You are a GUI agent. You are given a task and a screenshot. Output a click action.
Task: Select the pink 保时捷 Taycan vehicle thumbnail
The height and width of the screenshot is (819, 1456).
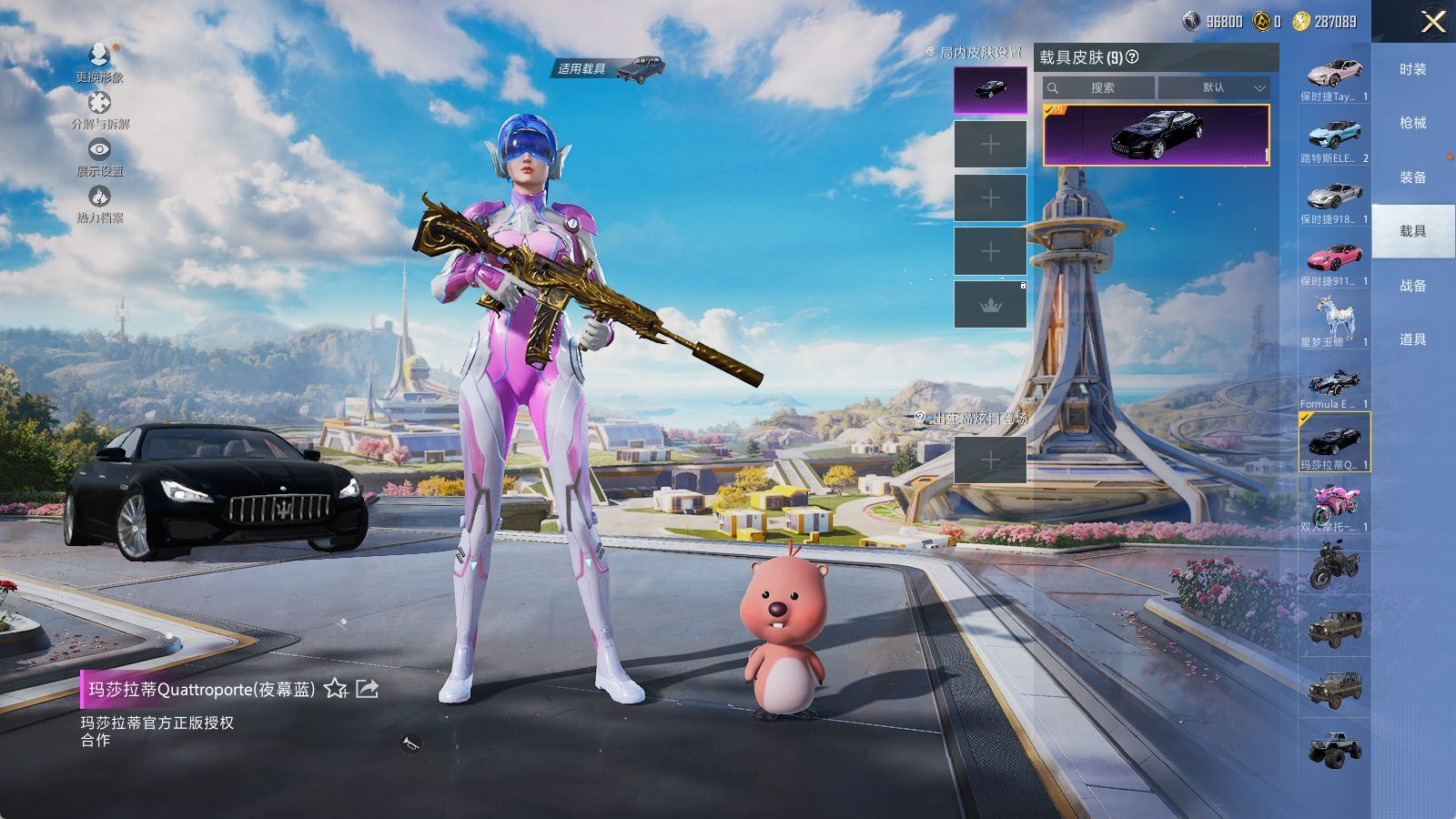coord(1334,73)
